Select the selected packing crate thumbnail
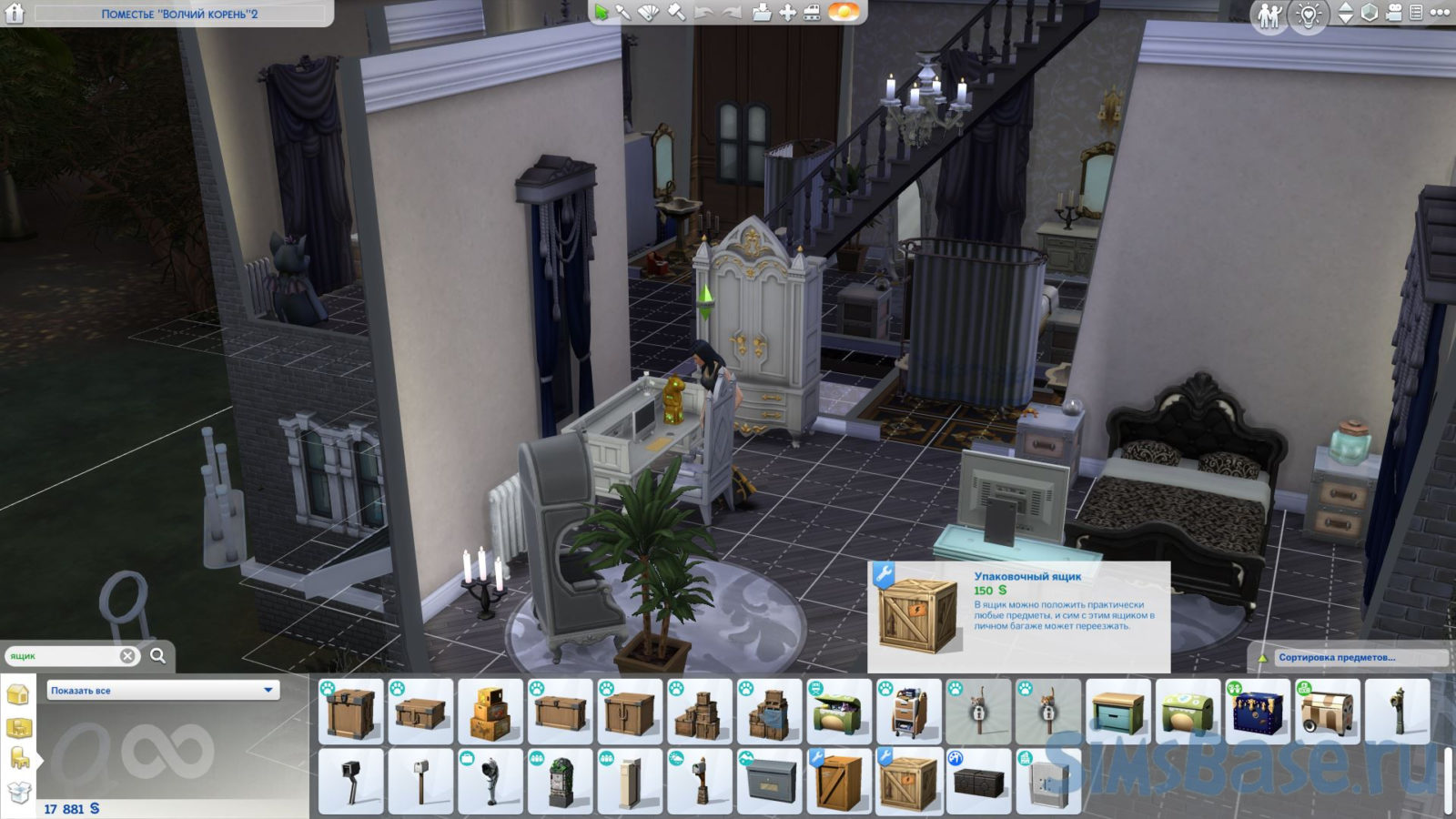1456x819 pixels. (909, 782)
